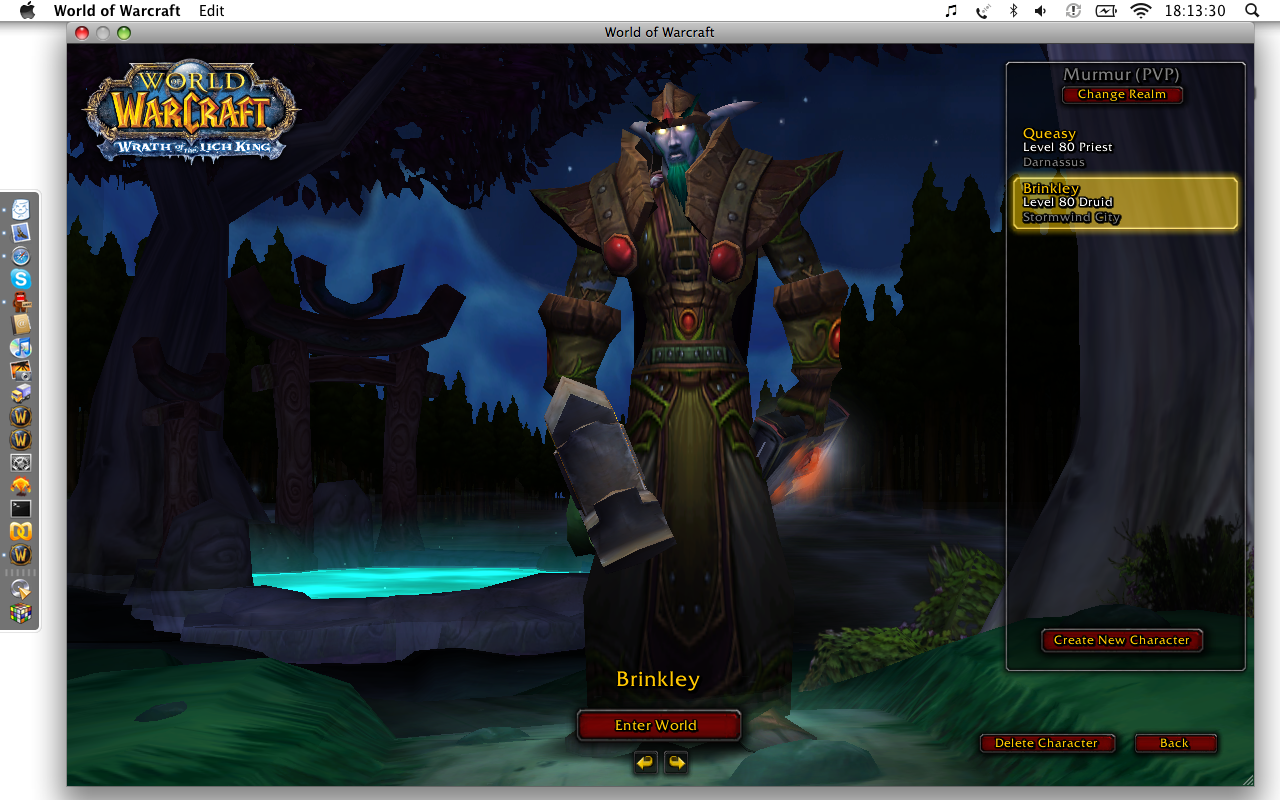Enter the world as Brinkley
The width and height of the screenshot is (1280, 800).
657,725
